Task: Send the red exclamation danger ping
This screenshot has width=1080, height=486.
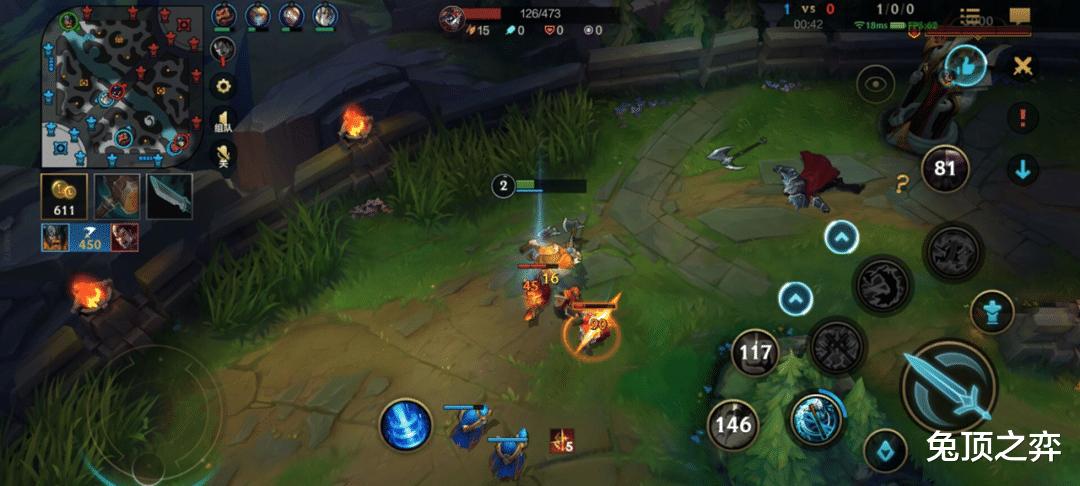Action: point(1021,117)
